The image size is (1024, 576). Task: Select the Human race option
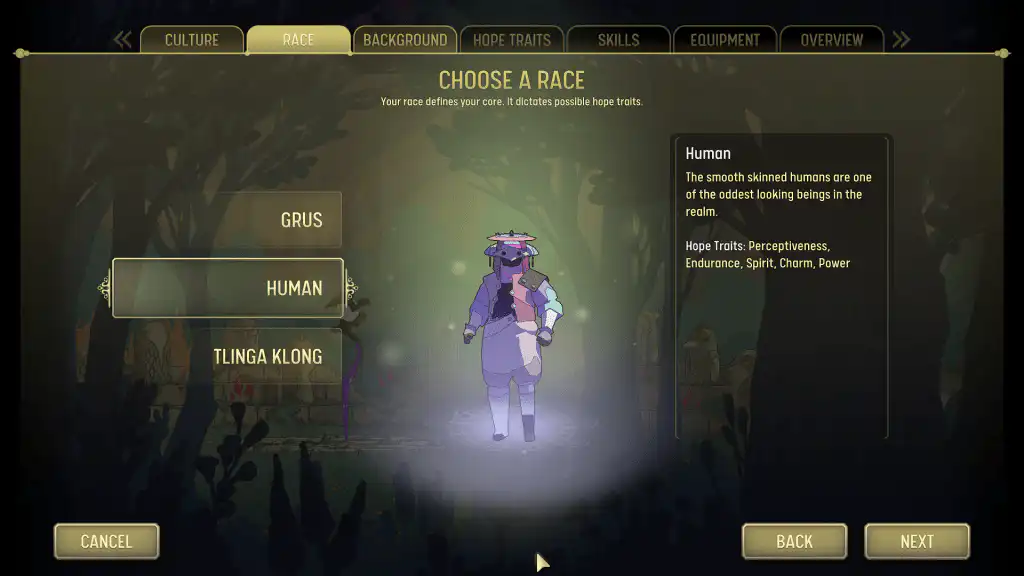coord(227,288)
